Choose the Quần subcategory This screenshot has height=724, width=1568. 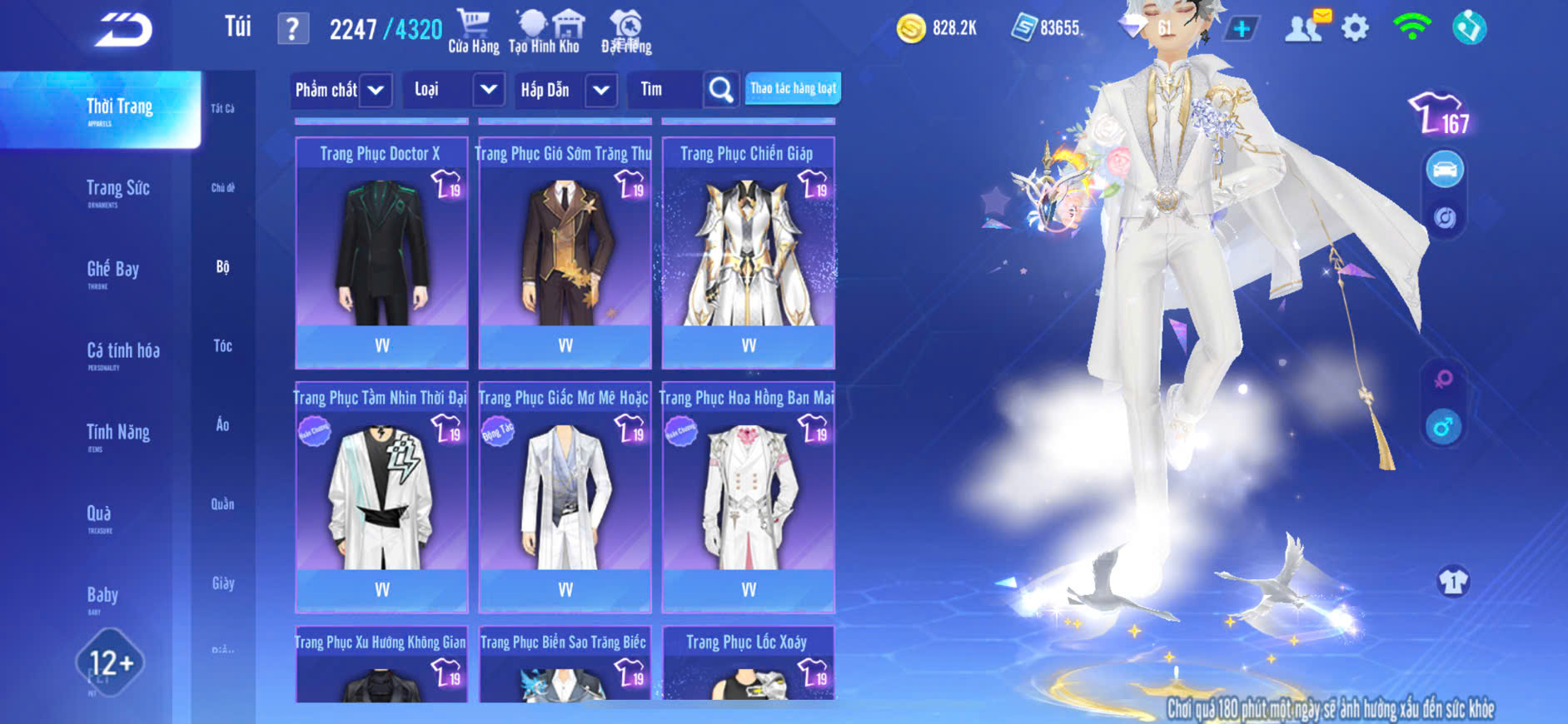222,504
